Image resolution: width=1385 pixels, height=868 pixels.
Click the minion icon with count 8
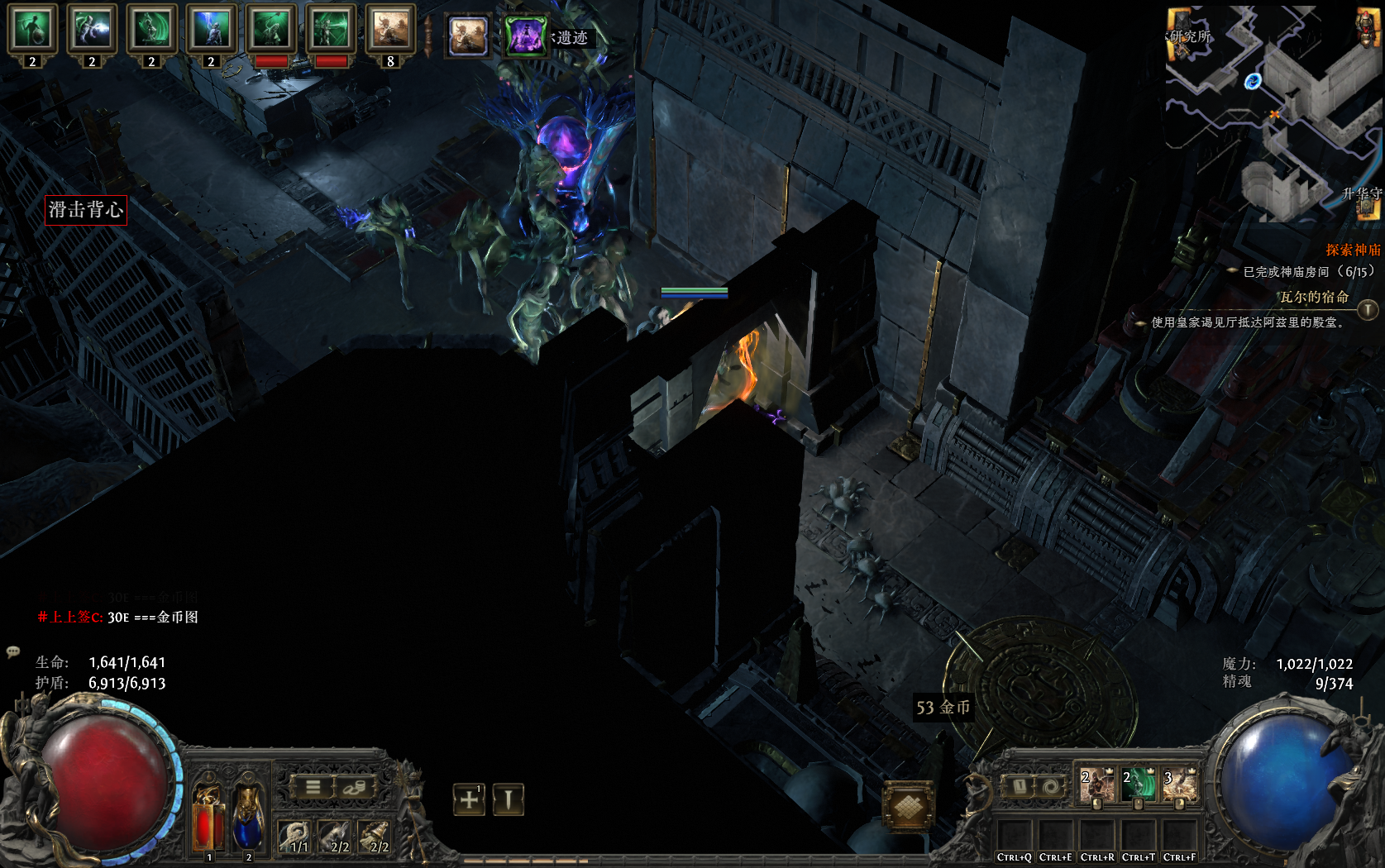pyautogui.click(x=389, y=31)
